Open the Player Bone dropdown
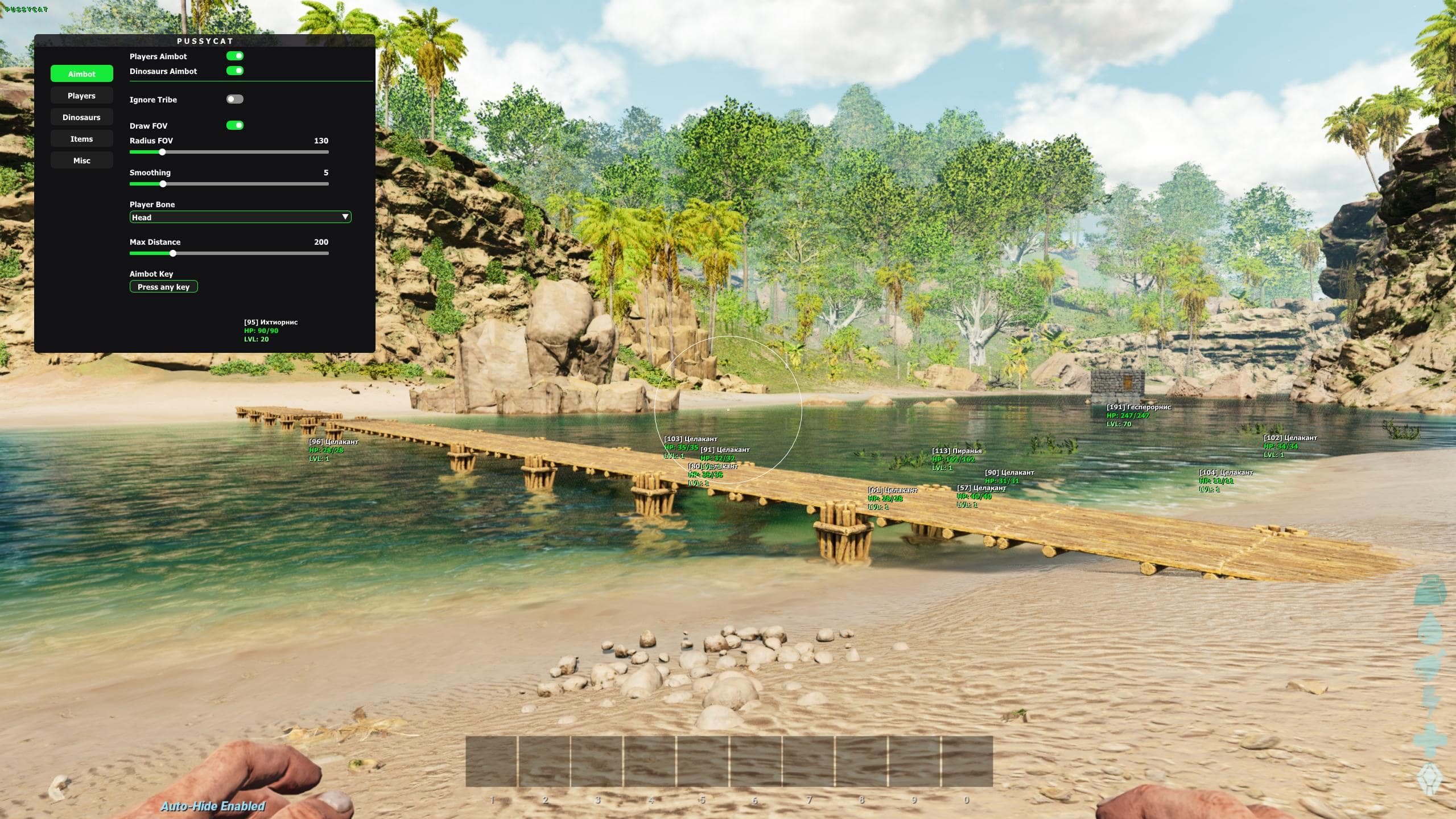This screenshot has height=819, width=1456. tap(240, 217)
